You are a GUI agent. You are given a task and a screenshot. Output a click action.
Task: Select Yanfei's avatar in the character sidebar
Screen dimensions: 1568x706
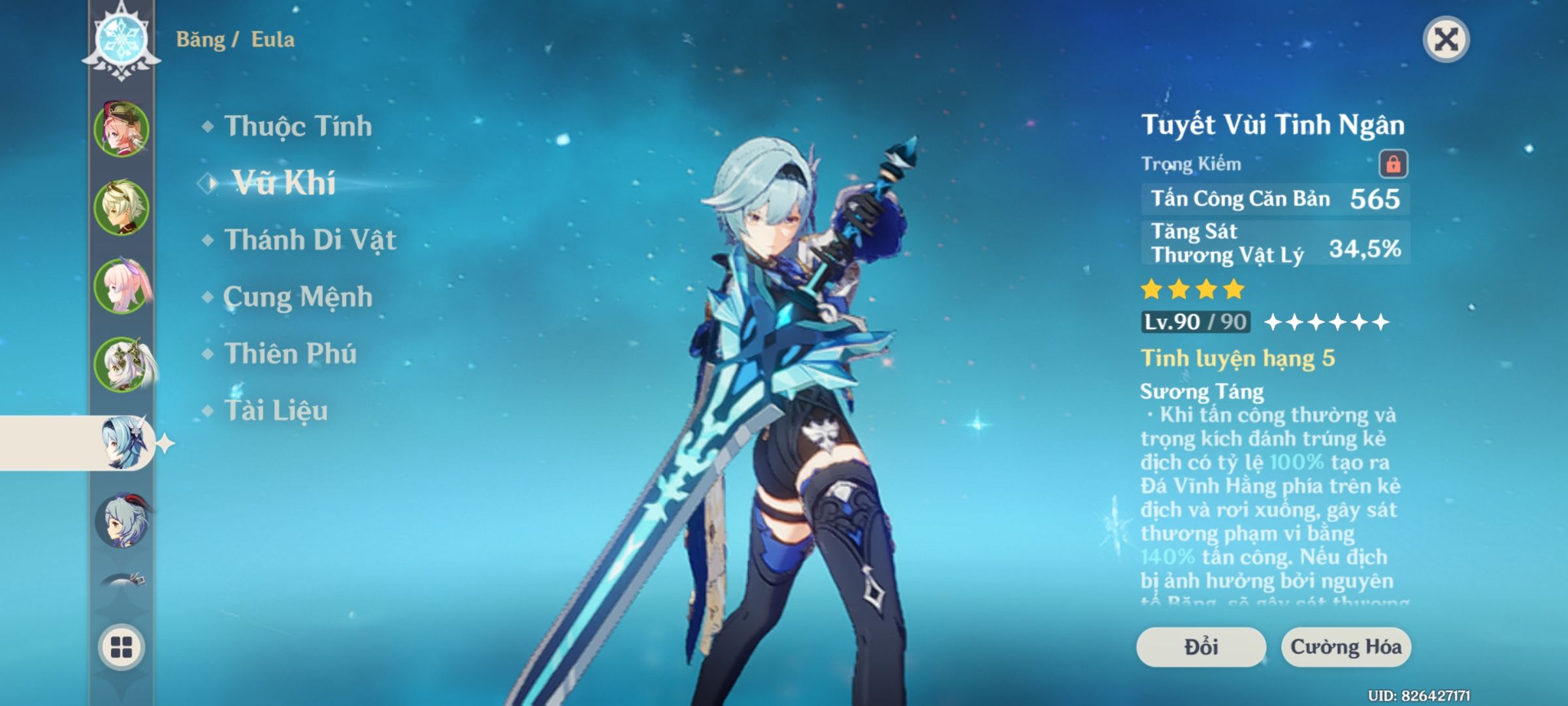tap(122, 129)
